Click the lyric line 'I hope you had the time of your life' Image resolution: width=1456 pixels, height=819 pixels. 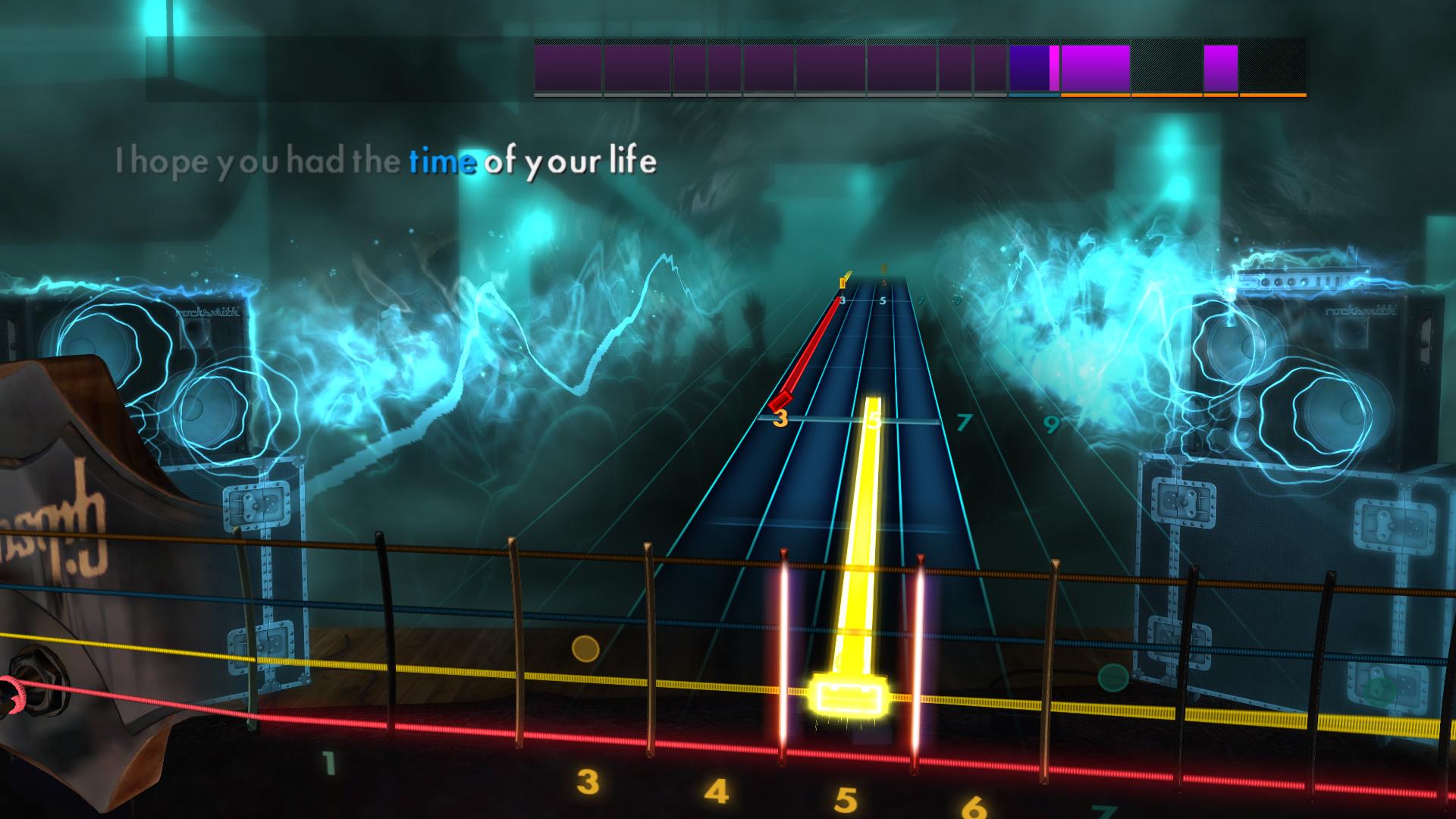(x=387, y=160)
